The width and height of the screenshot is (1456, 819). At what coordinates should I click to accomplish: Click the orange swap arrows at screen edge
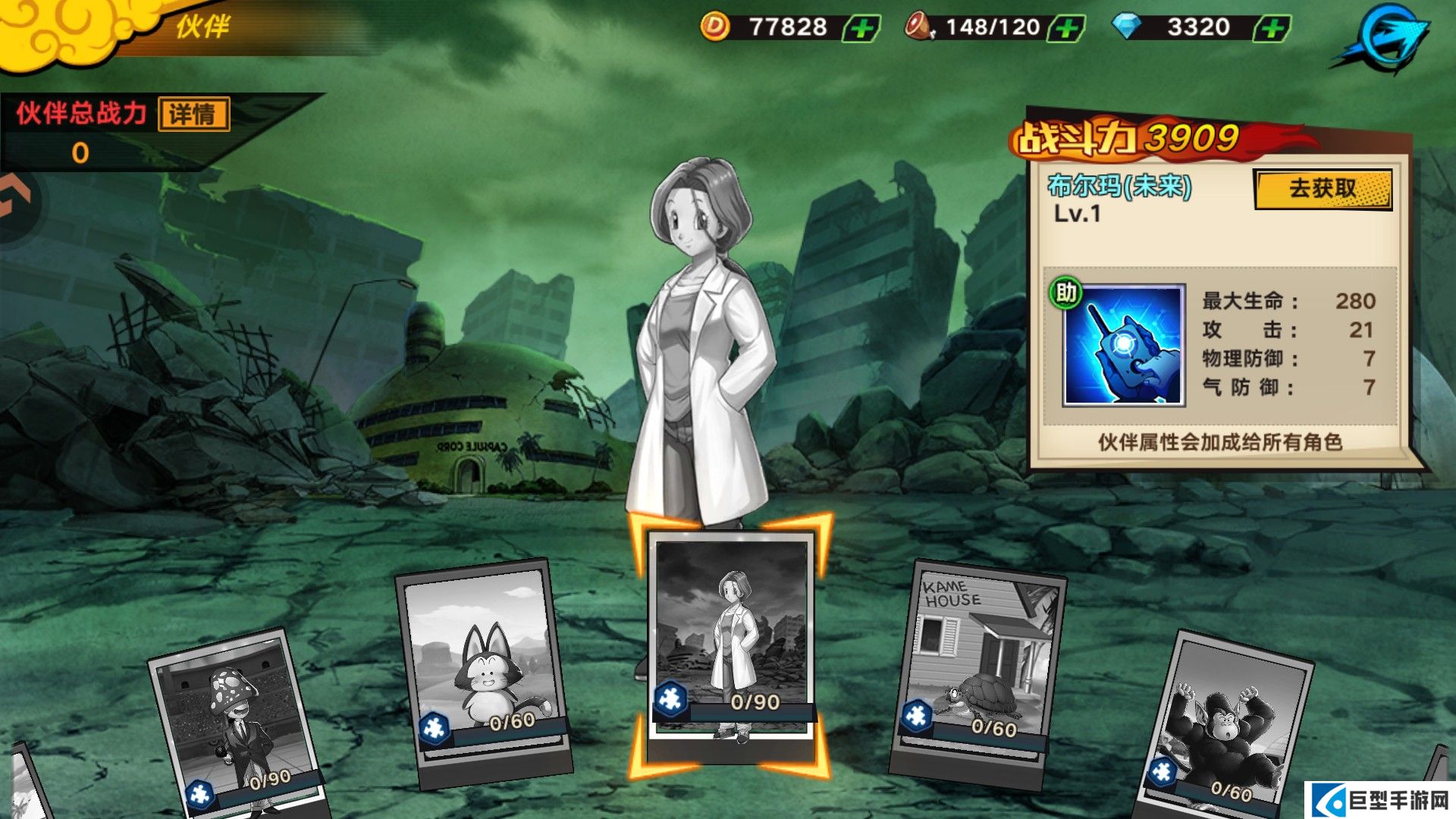tap(15, 197)
